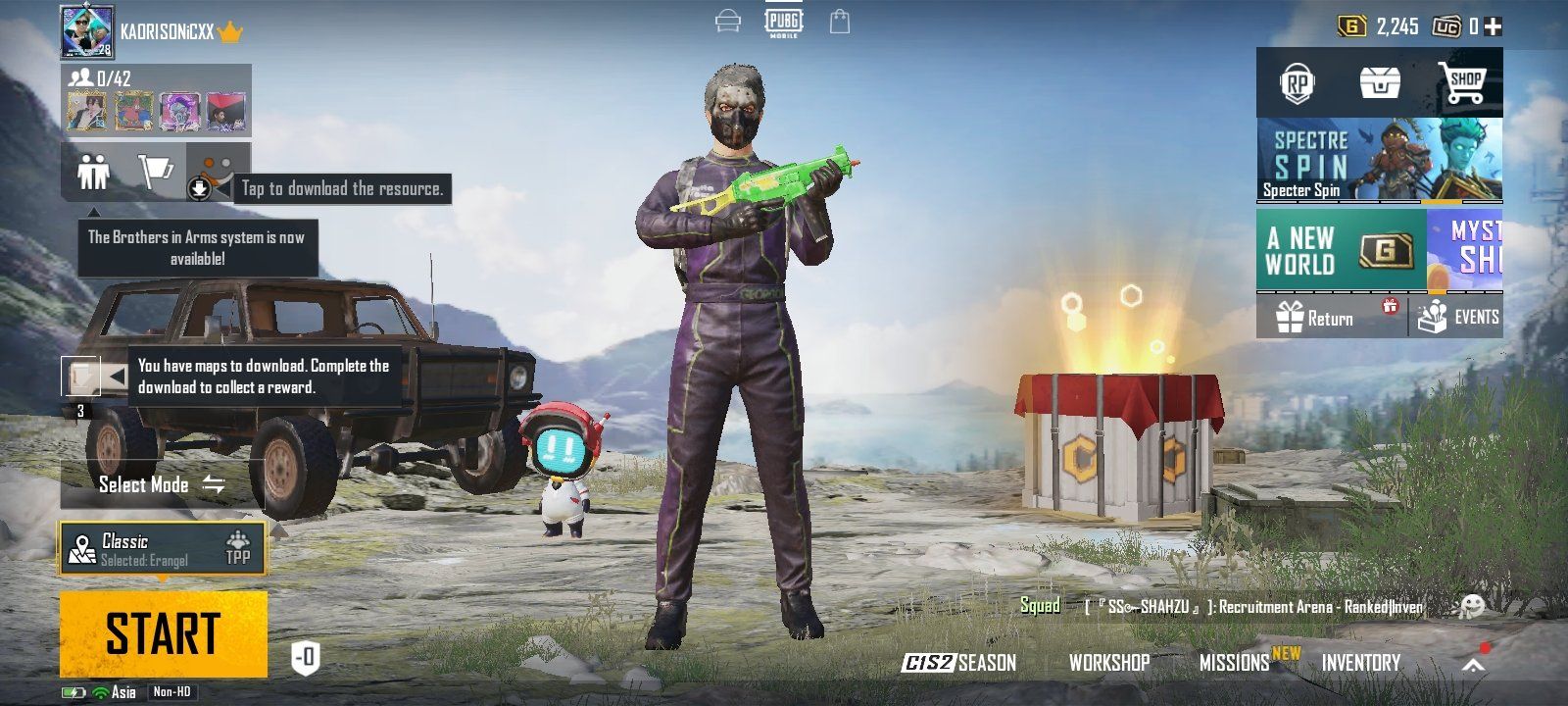The image size is (1568, 706).
Task: Open the player profile avatar
Action: point(87,32)
